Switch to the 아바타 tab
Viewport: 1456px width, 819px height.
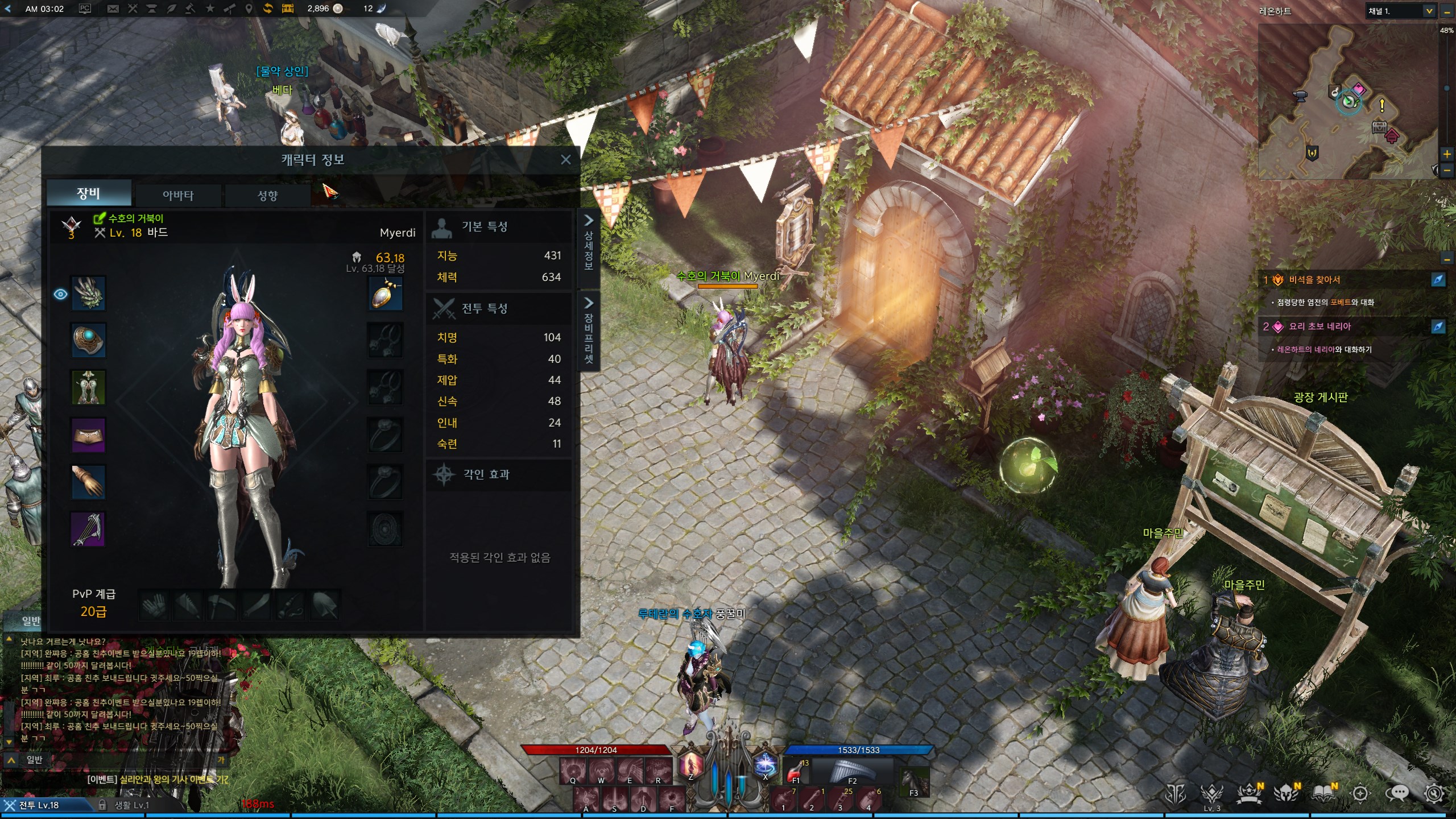[178, 195]
